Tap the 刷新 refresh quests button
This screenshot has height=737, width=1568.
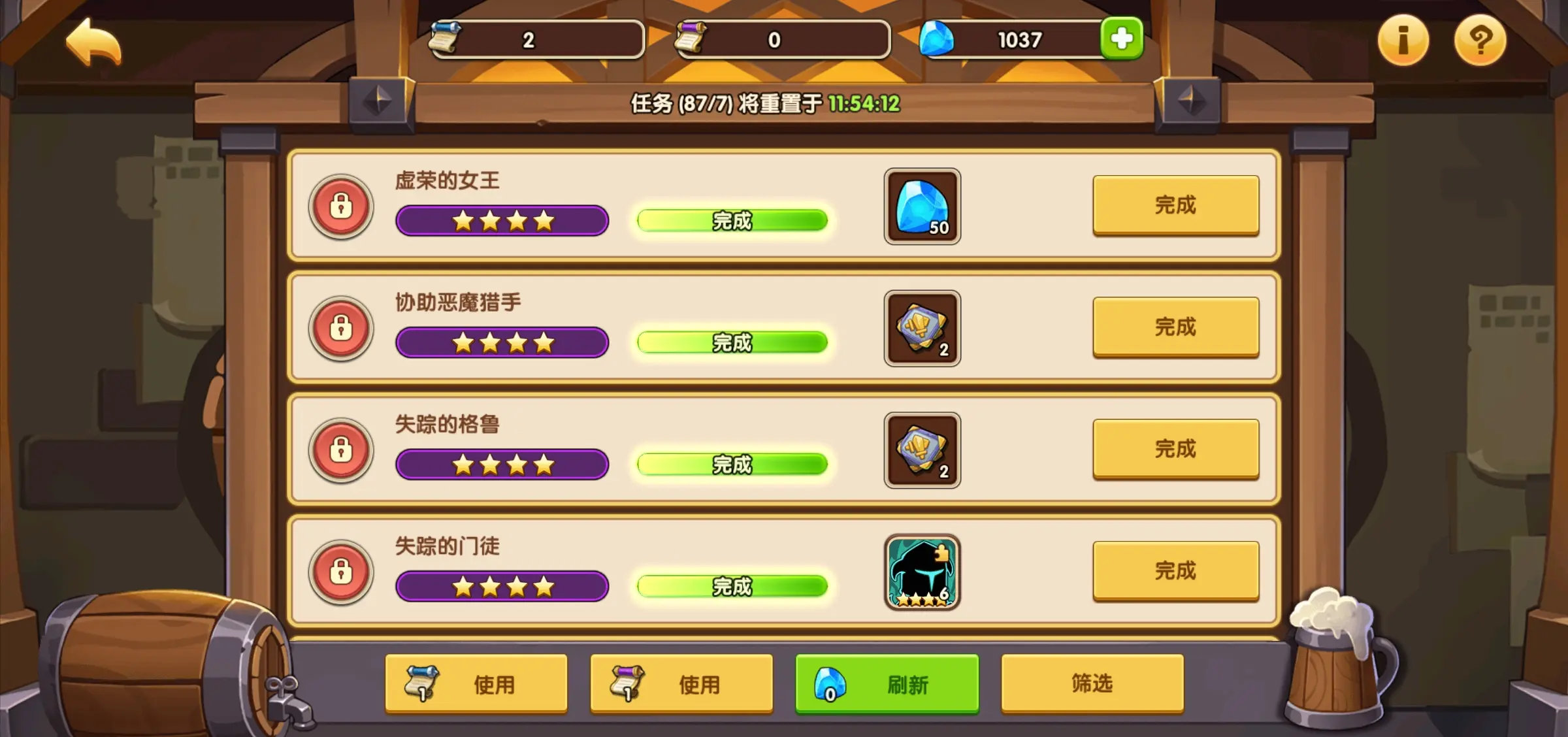[887, 683]
